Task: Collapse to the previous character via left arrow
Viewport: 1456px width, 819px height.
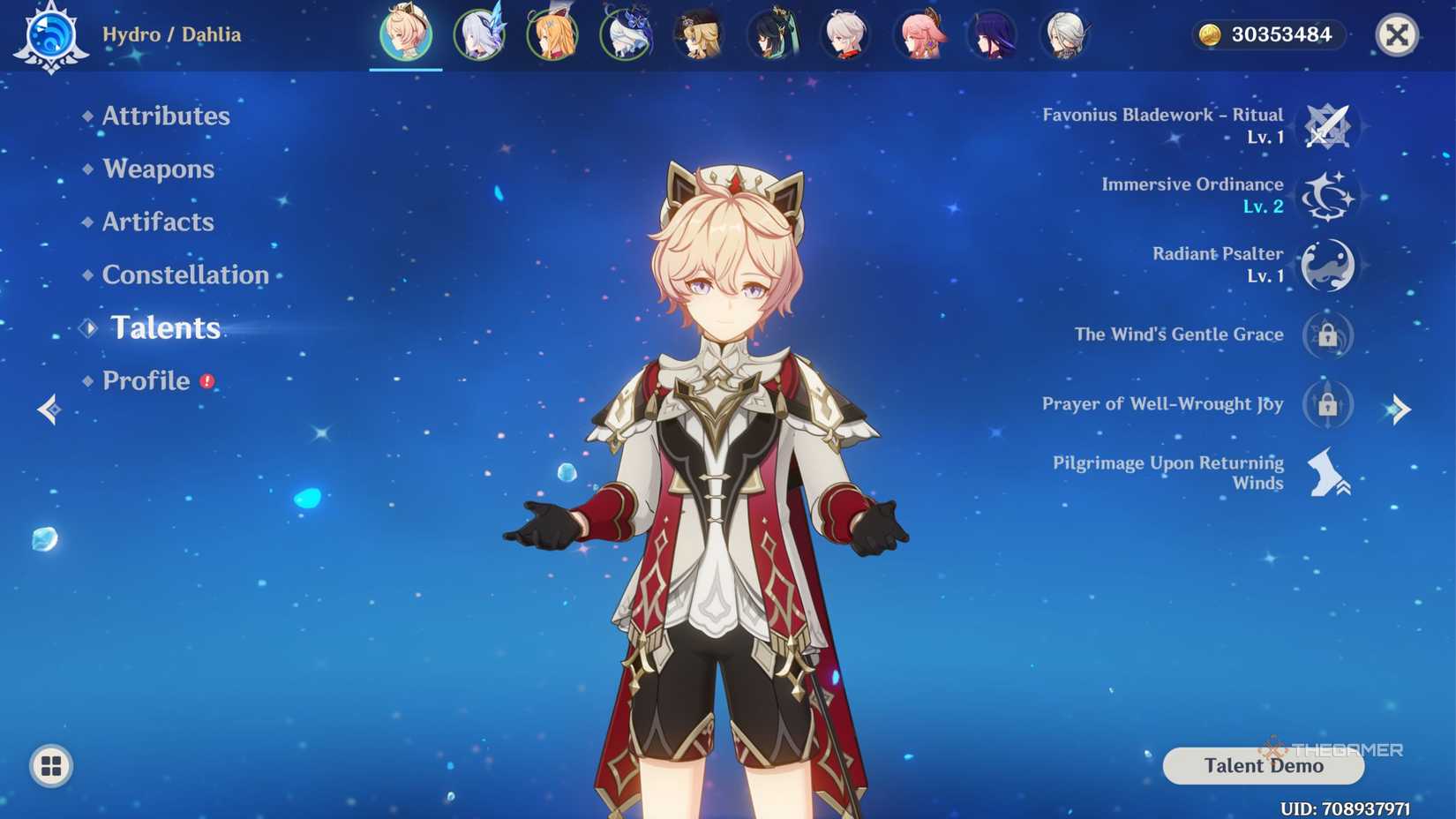Action: [x=49, y=409]
